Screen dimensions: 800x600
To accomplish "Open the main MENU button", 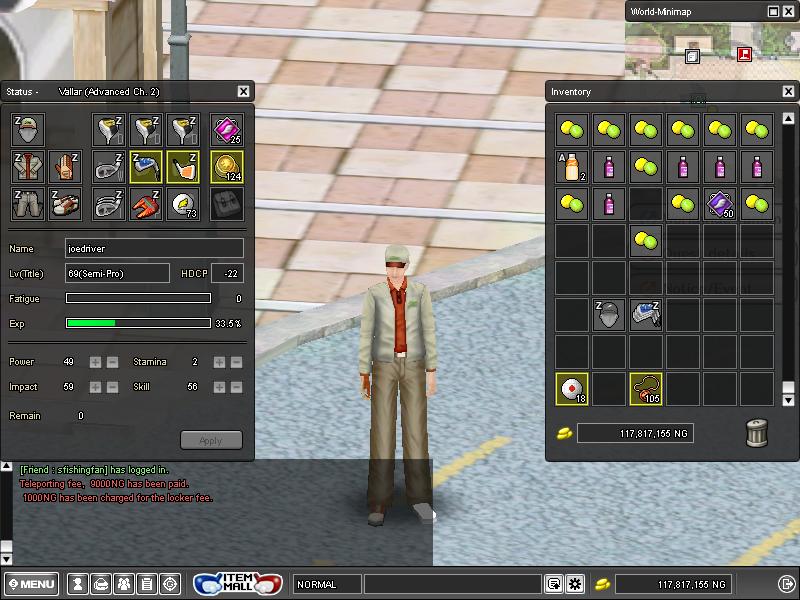I will point(32,584).
